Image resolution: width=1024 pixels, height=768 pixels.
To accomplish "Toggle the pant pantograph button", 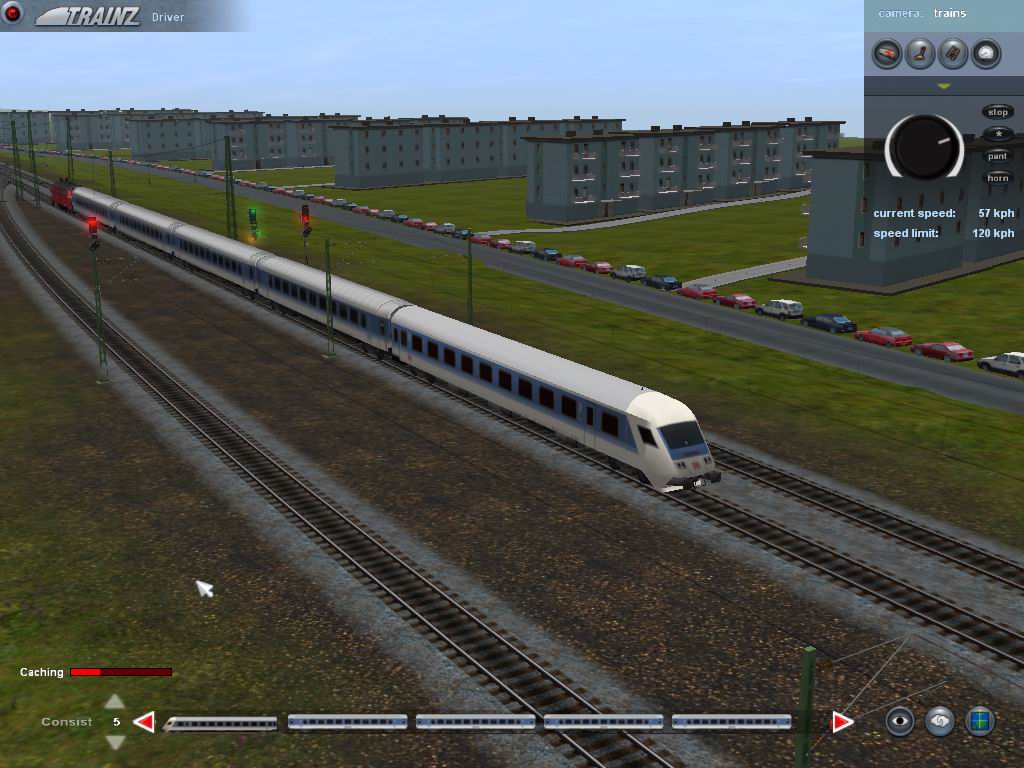I will click(x=997, y=156).
